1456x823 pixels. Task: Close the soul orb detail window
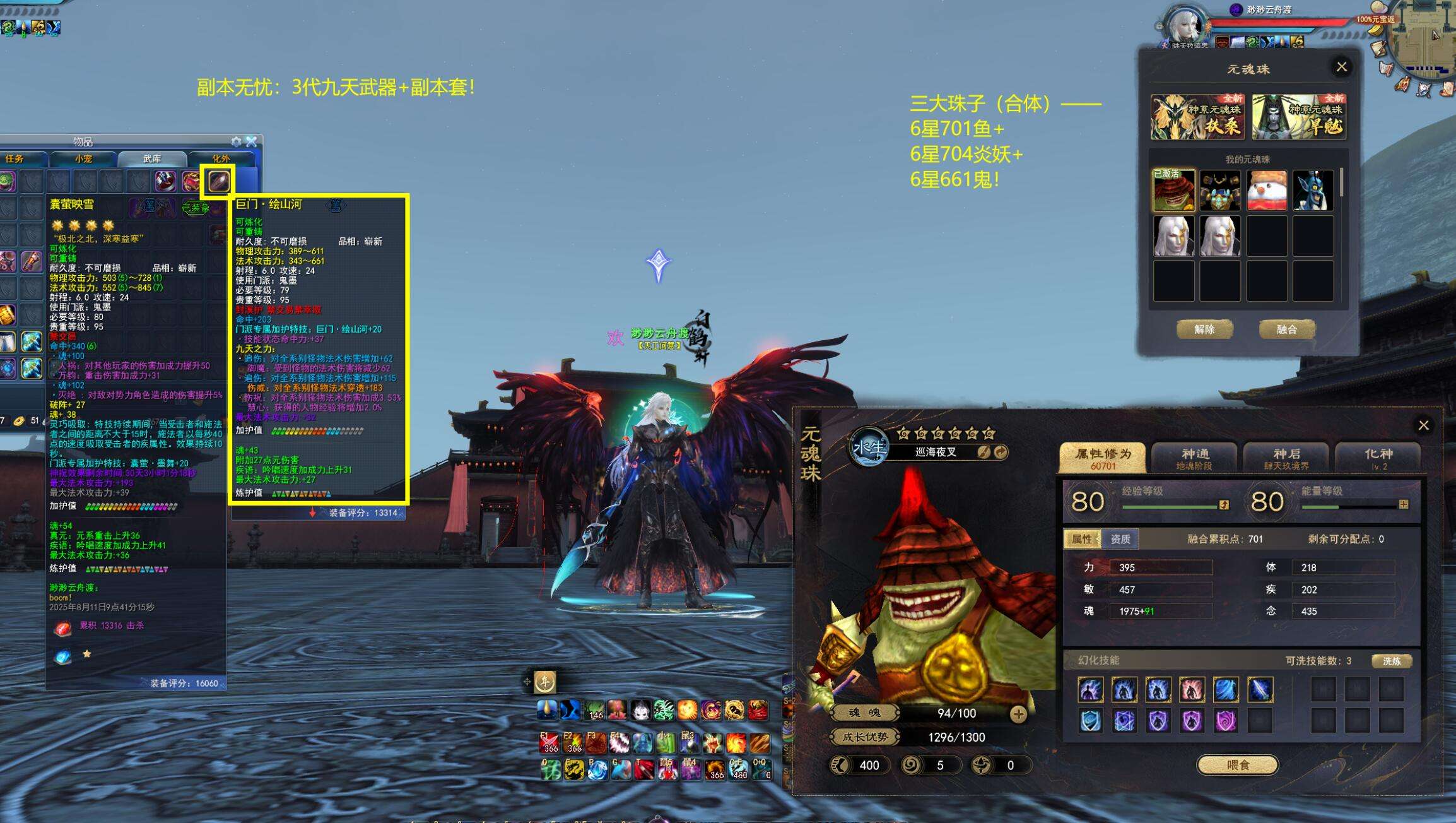click(x=1423, y=425)
